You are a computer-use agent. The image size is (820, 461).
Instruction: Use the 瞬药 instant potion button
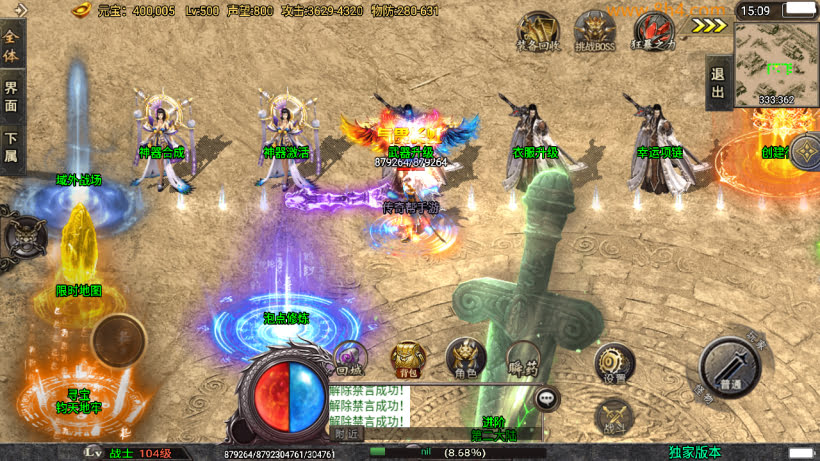(x=523, y=358)
